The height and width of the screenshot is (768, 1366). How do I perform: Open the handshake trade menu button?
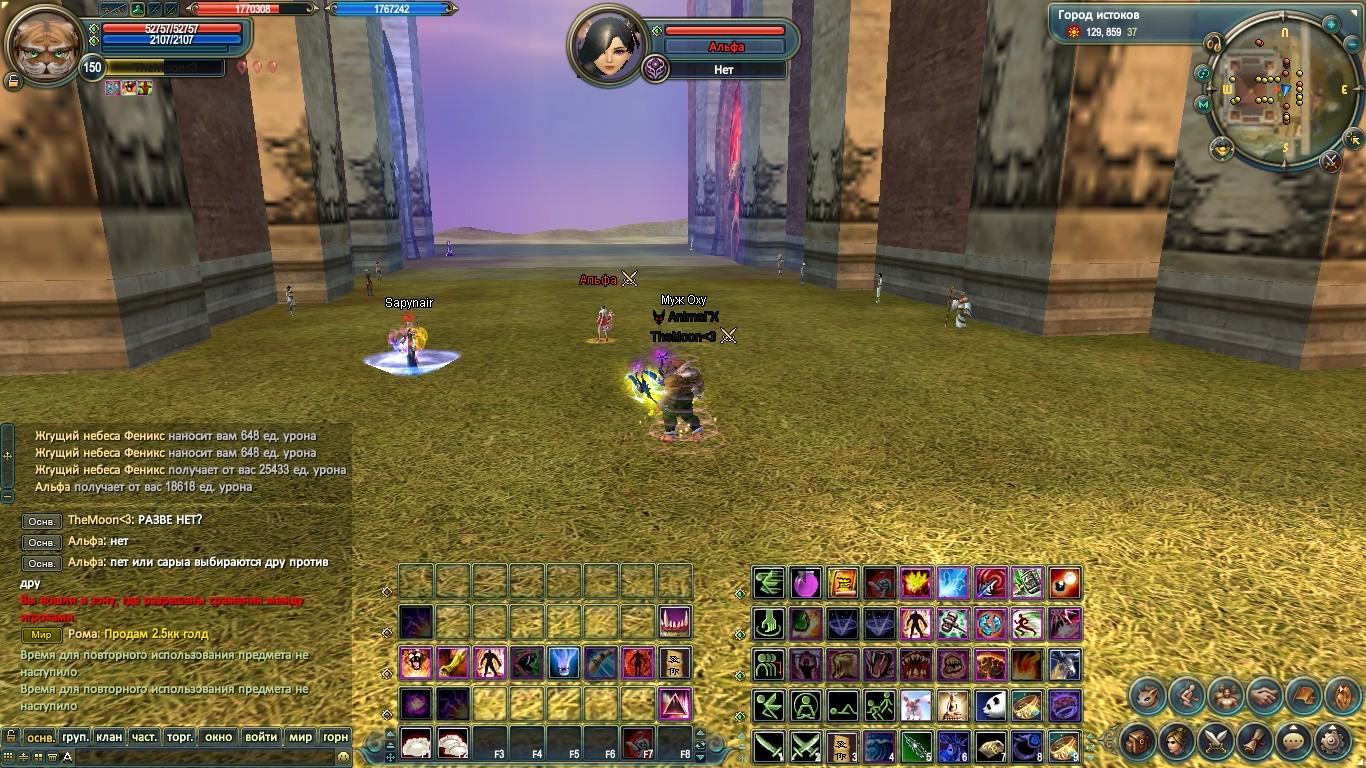click(x=1263, y=695)
